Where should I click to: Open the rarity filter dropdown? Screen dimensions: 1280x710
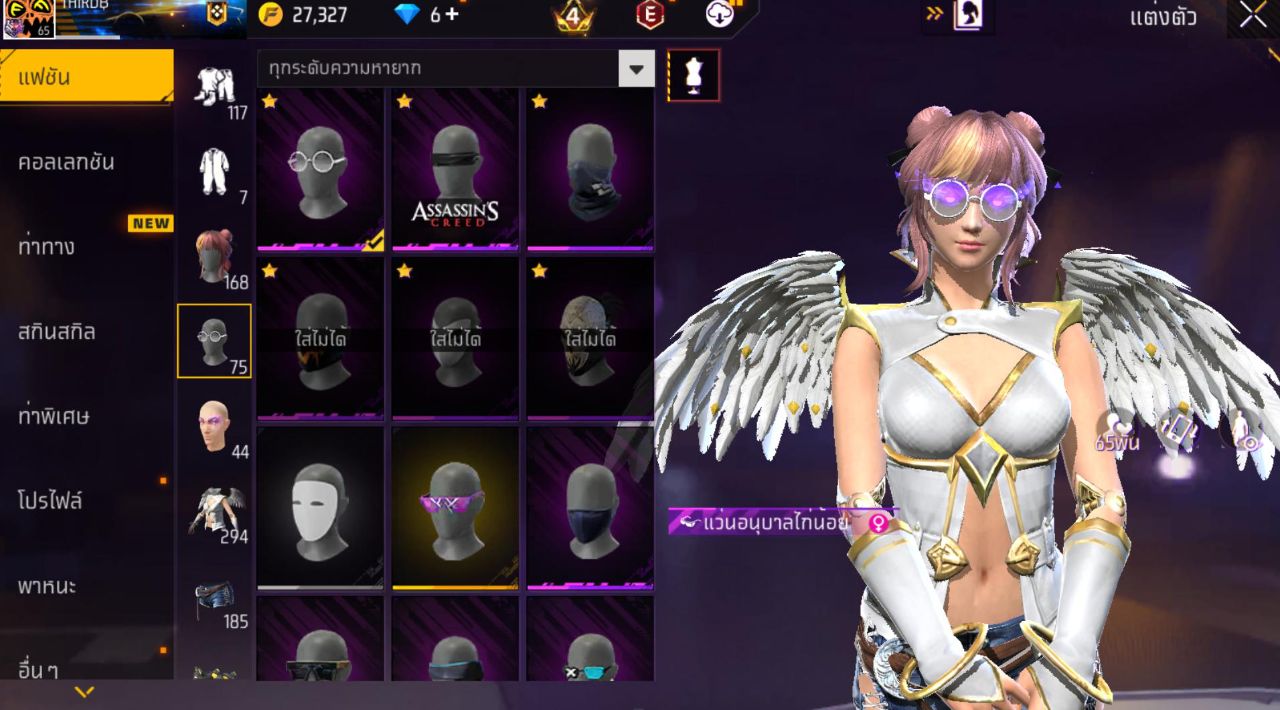coord(636,69)
